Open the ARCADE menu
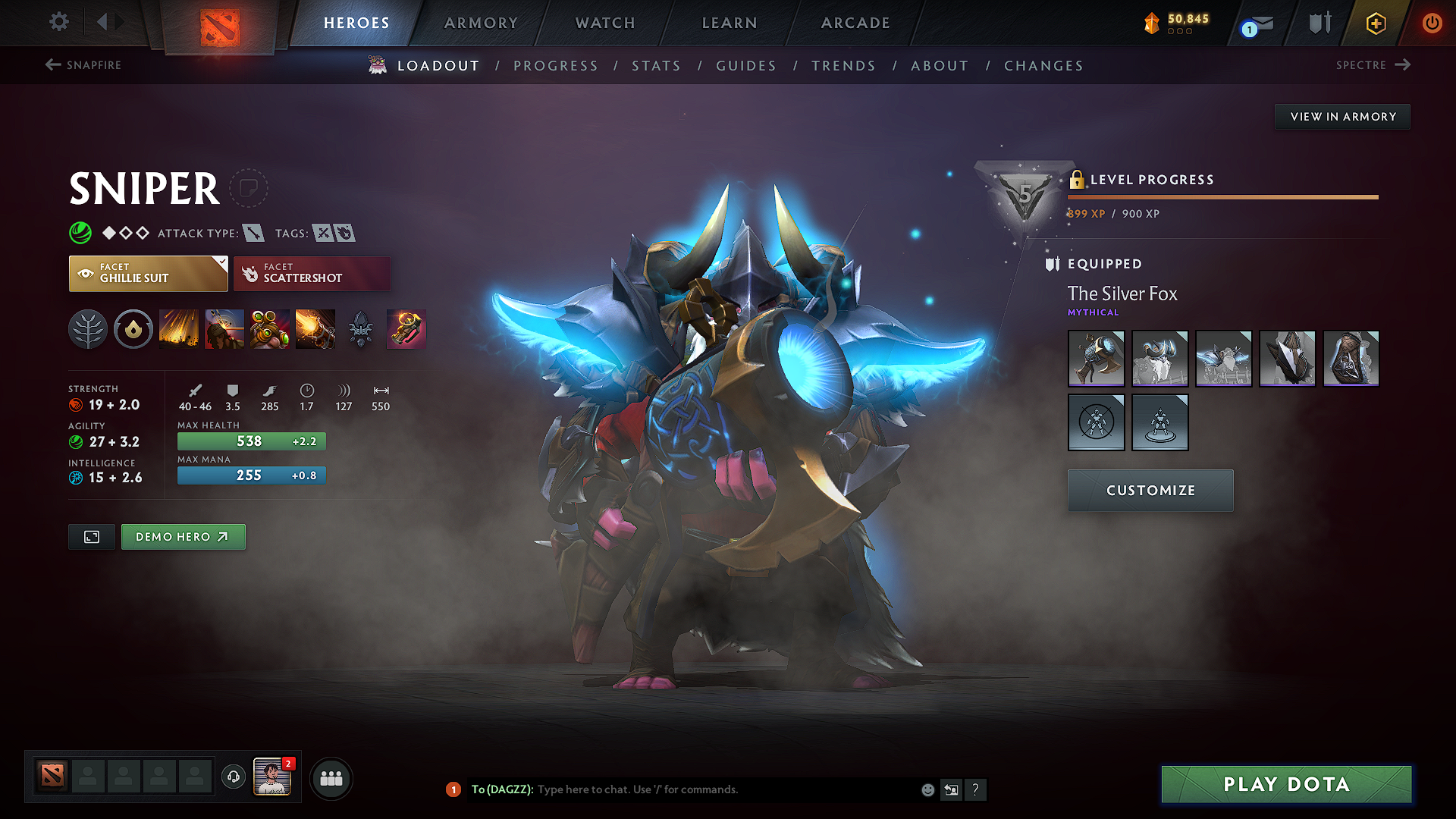Image resolution: width=1456 pixels, height=819 pixels. [x=855, y=23]
